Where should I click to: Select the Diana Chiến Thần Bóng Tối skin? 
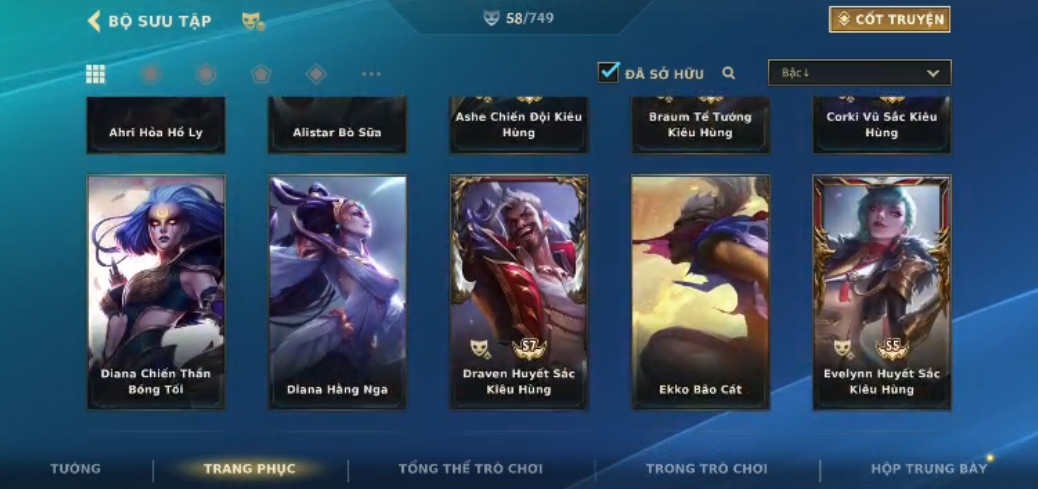156,291
